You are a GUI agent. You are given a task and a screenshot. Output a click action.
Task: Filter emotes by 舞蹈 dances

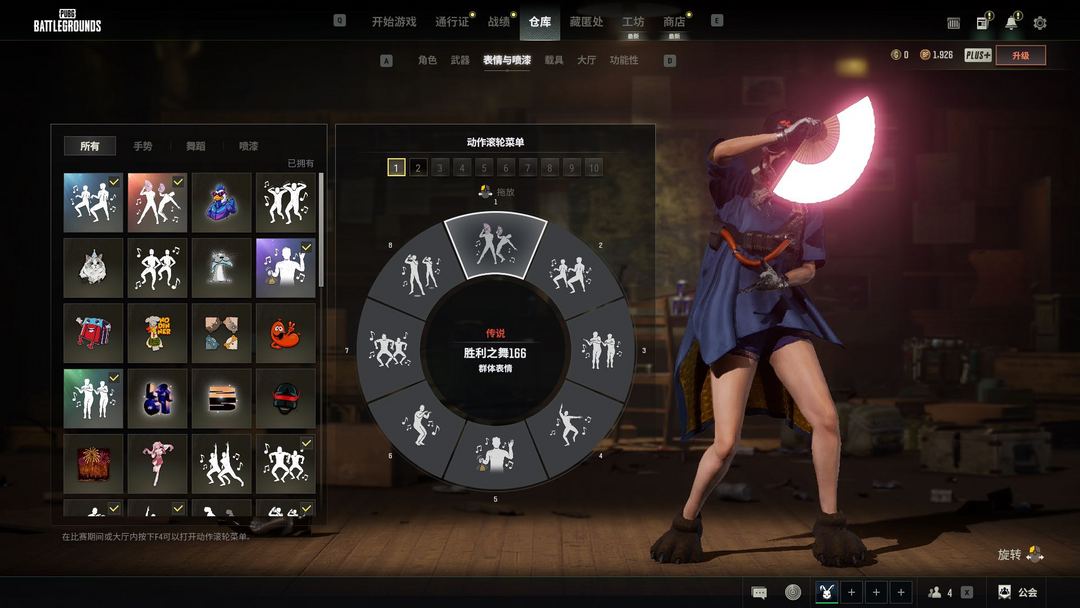click(196, 146)
